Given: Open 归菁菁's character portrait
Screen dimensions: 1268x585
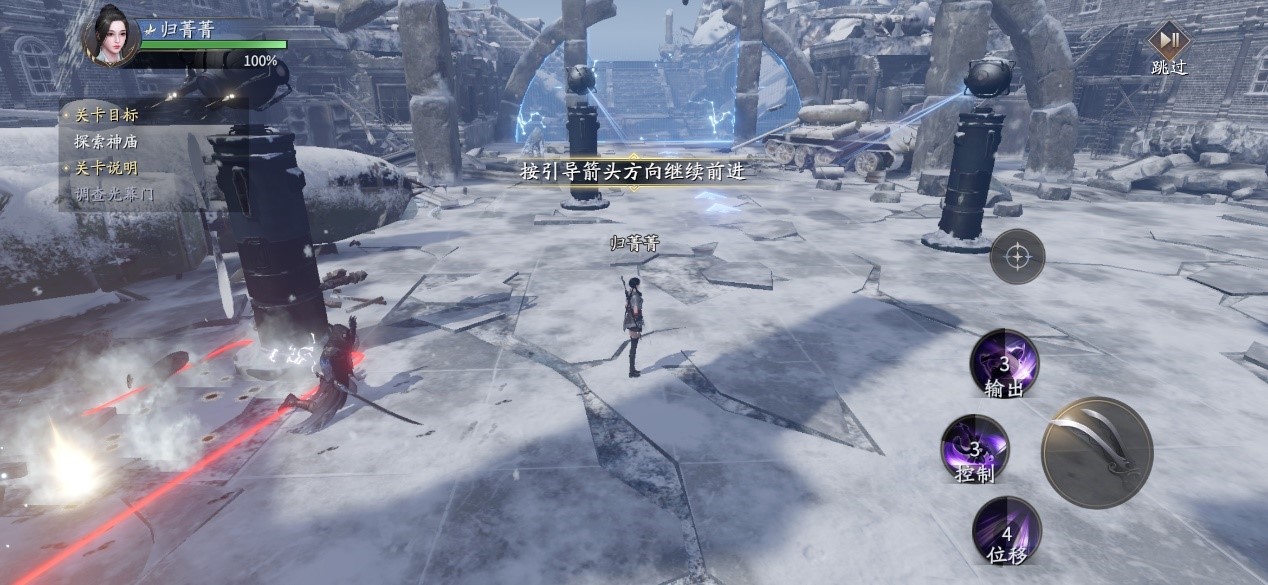Looking at the screenshot, I should pyautogui.click(x=111, y=36).
